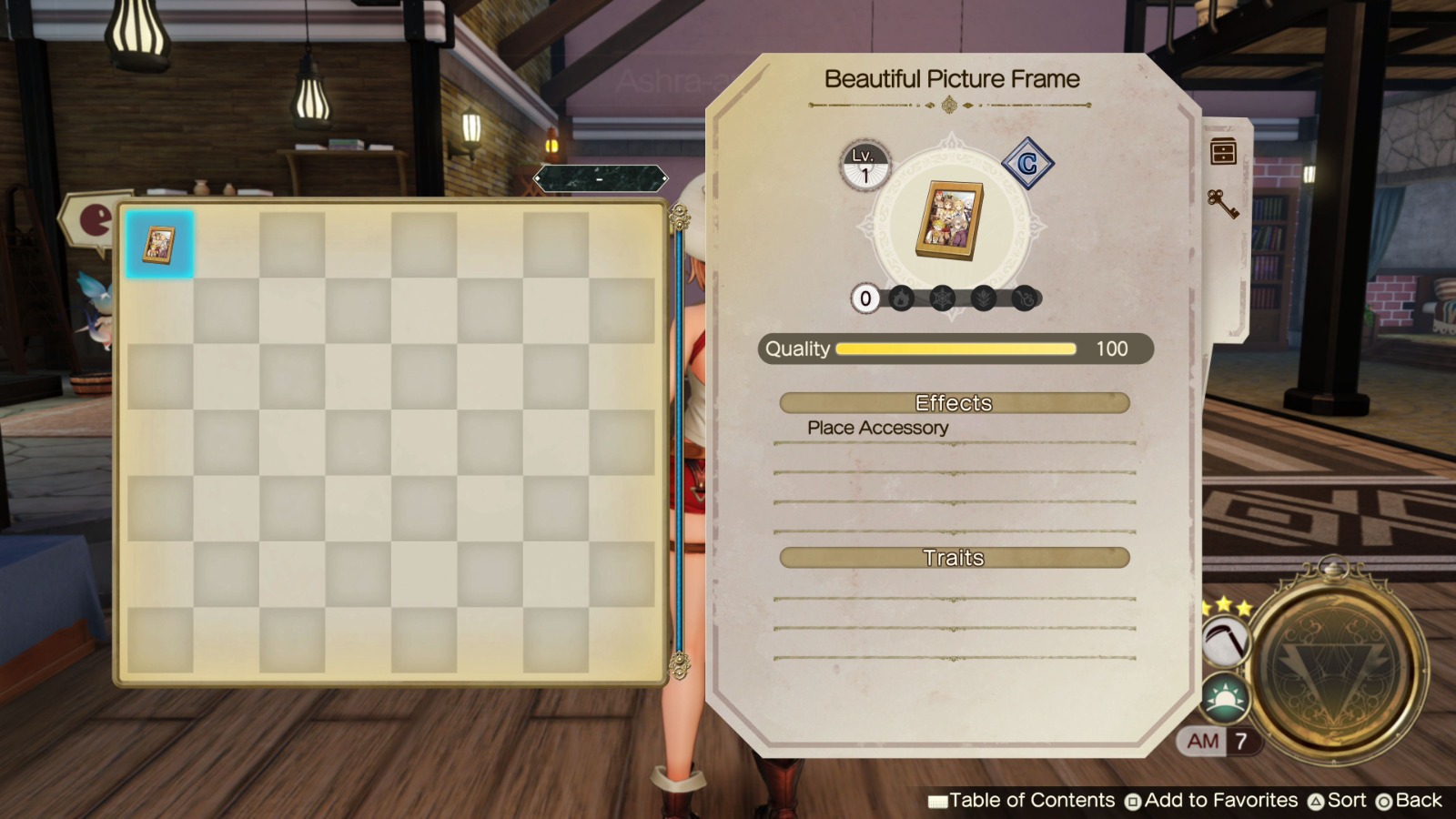Select the fire element icon
The width and height of the screenshot is (1456, 819).
point(902,298)
